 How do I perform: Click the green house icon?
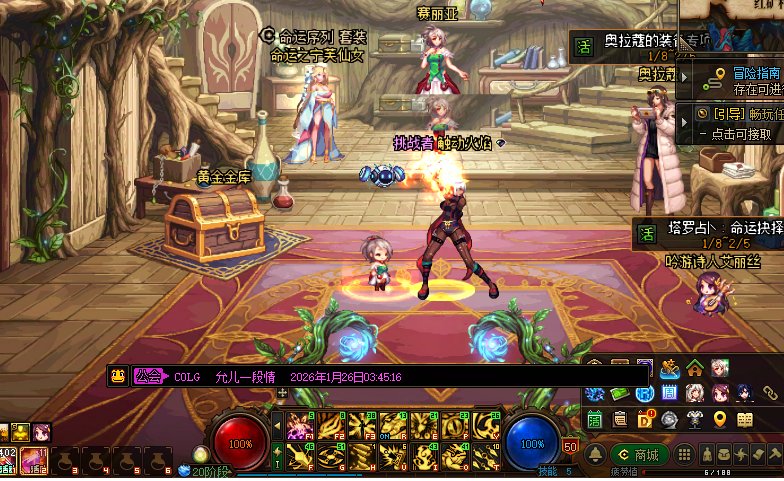pos(695,369)
